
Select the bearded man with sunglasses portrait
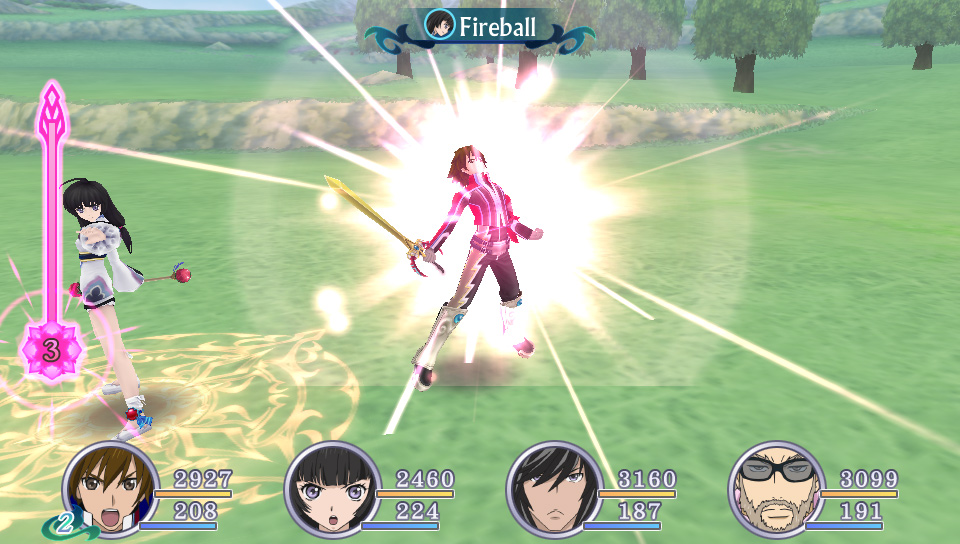pos(775,488)
